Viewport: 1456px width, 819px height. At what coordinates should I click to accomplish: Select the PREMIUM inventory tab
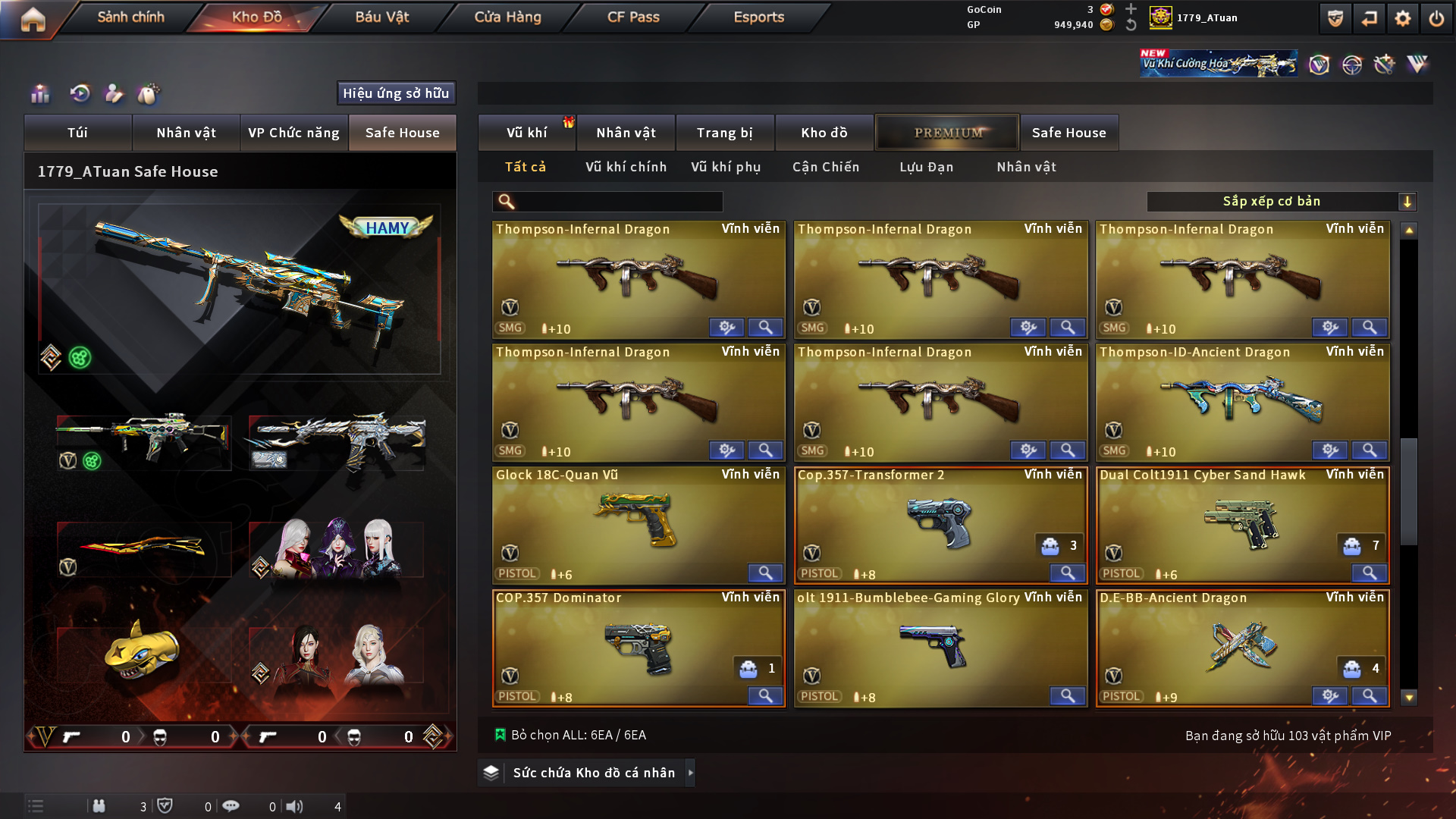tap(948, 133)
